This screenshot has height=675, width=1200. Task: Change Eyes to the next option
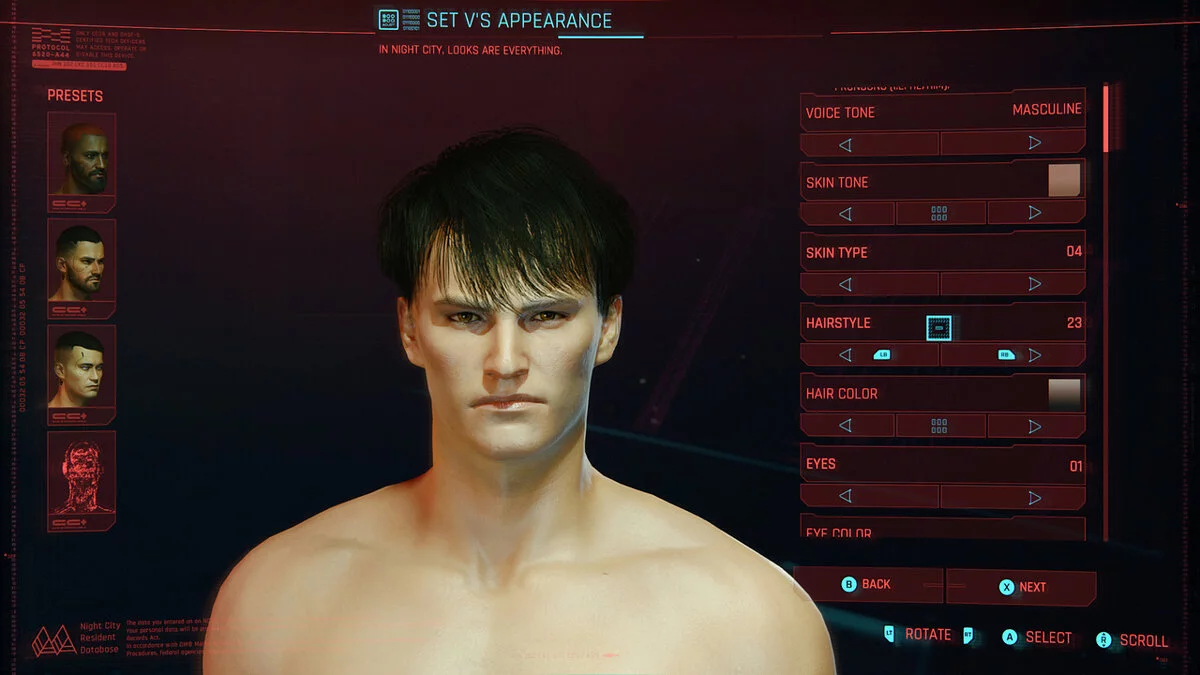1034,497
